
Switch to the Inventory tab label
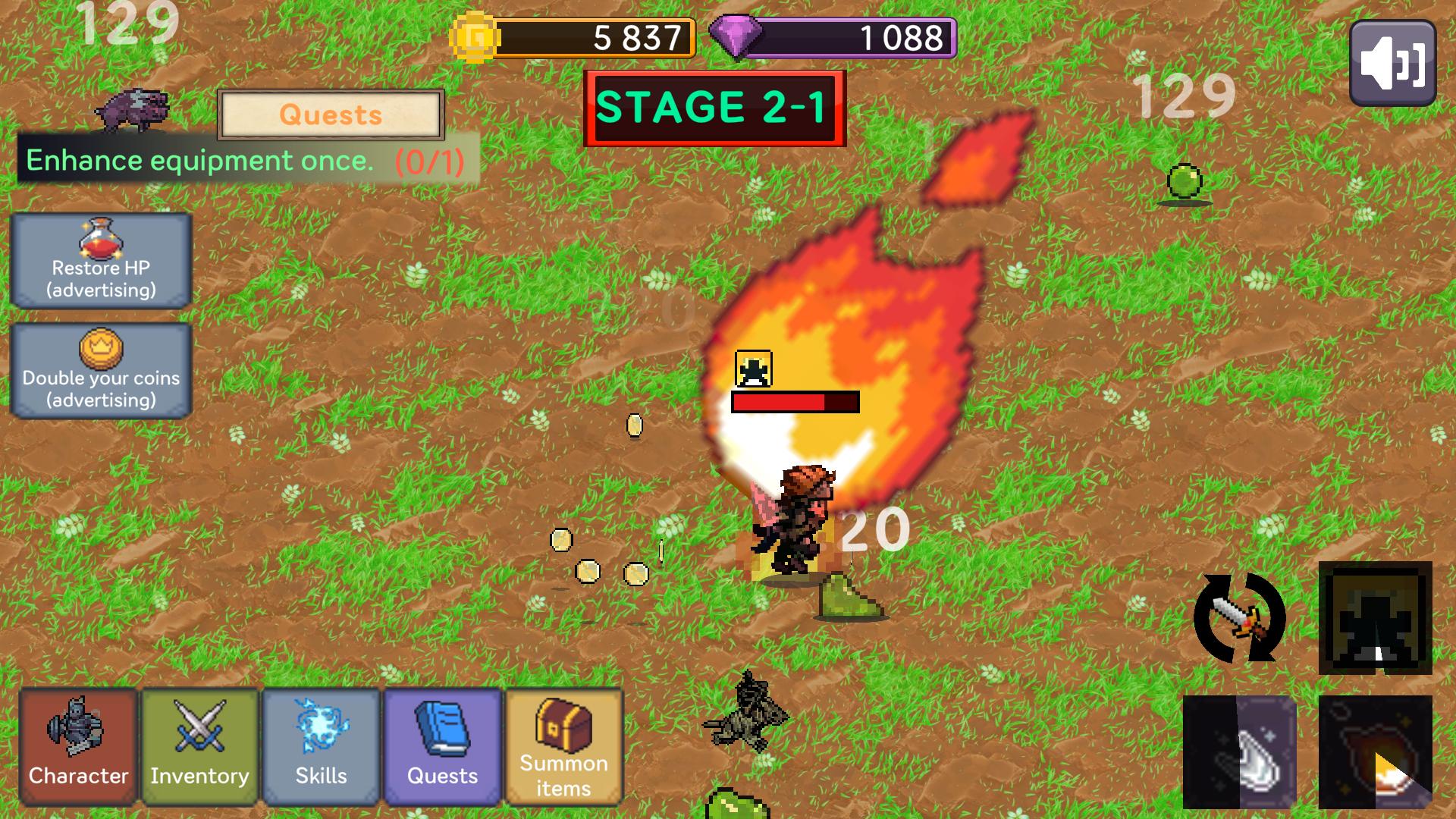pyautogui.click(x=199, y=776)
